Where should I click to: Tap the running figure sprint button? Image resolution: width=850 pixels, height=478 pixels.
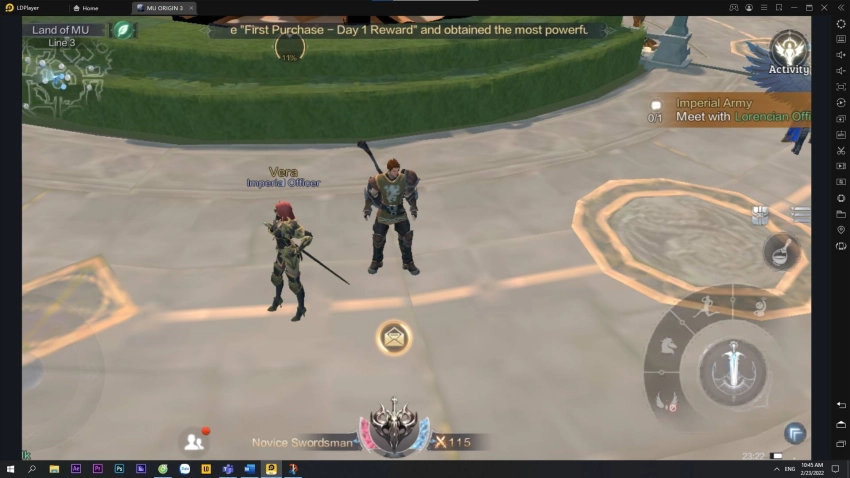pos(708,304)
